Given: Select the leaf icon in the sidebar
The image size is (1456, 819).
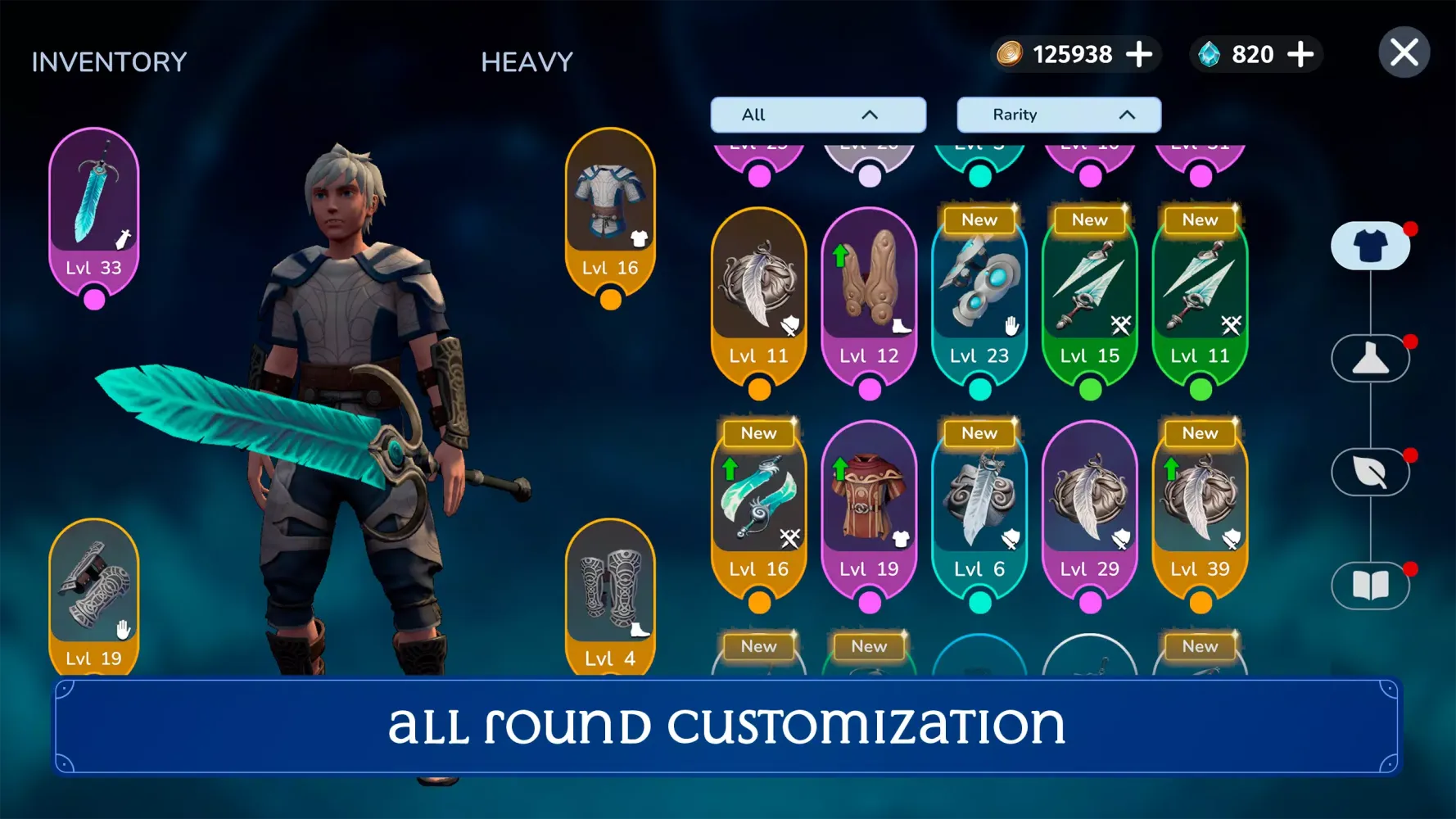Looking at the screenshot, I should point(1371,472).
